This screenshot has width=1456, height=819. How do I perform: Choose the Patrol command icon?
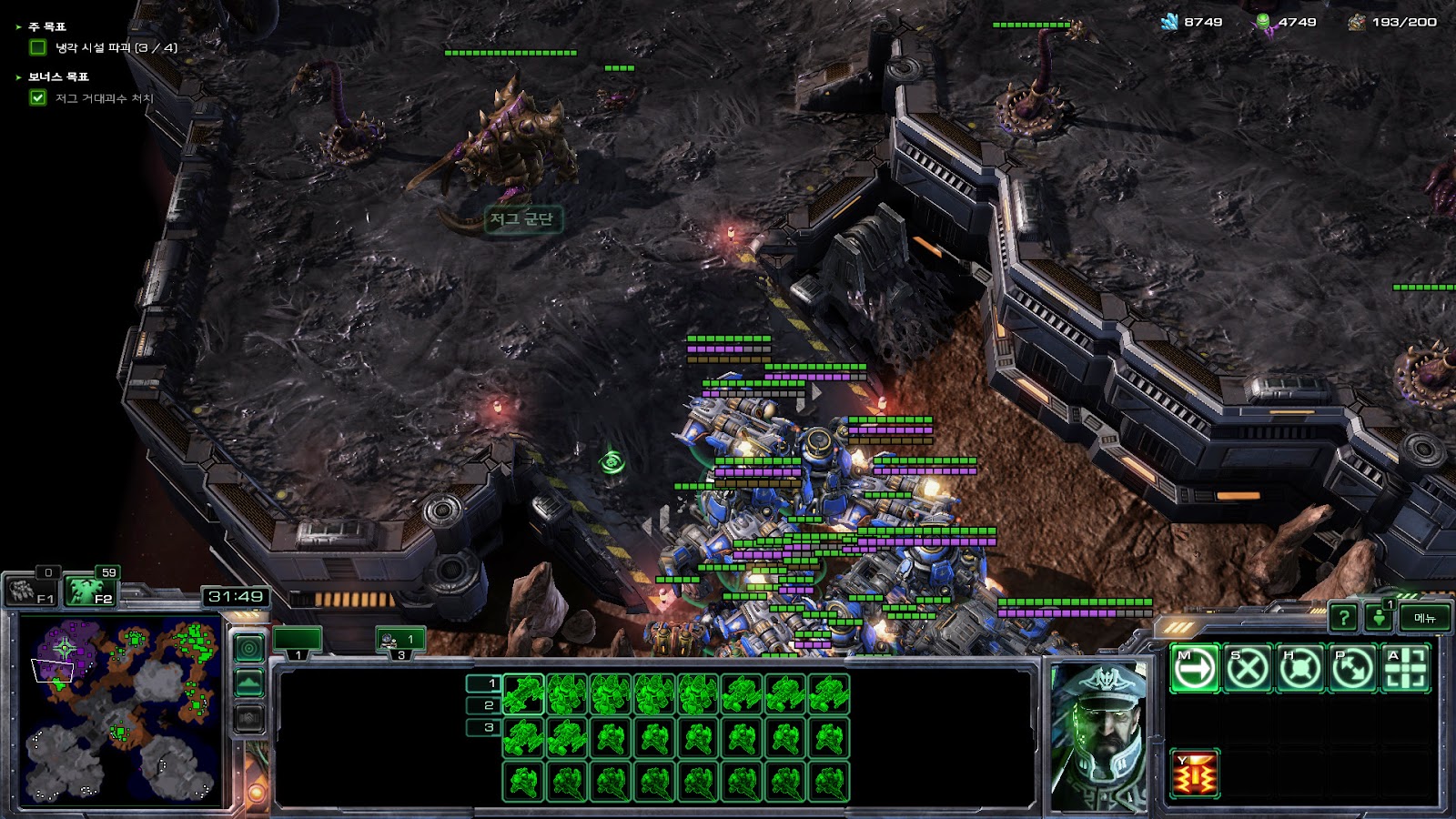point(1352,669)
